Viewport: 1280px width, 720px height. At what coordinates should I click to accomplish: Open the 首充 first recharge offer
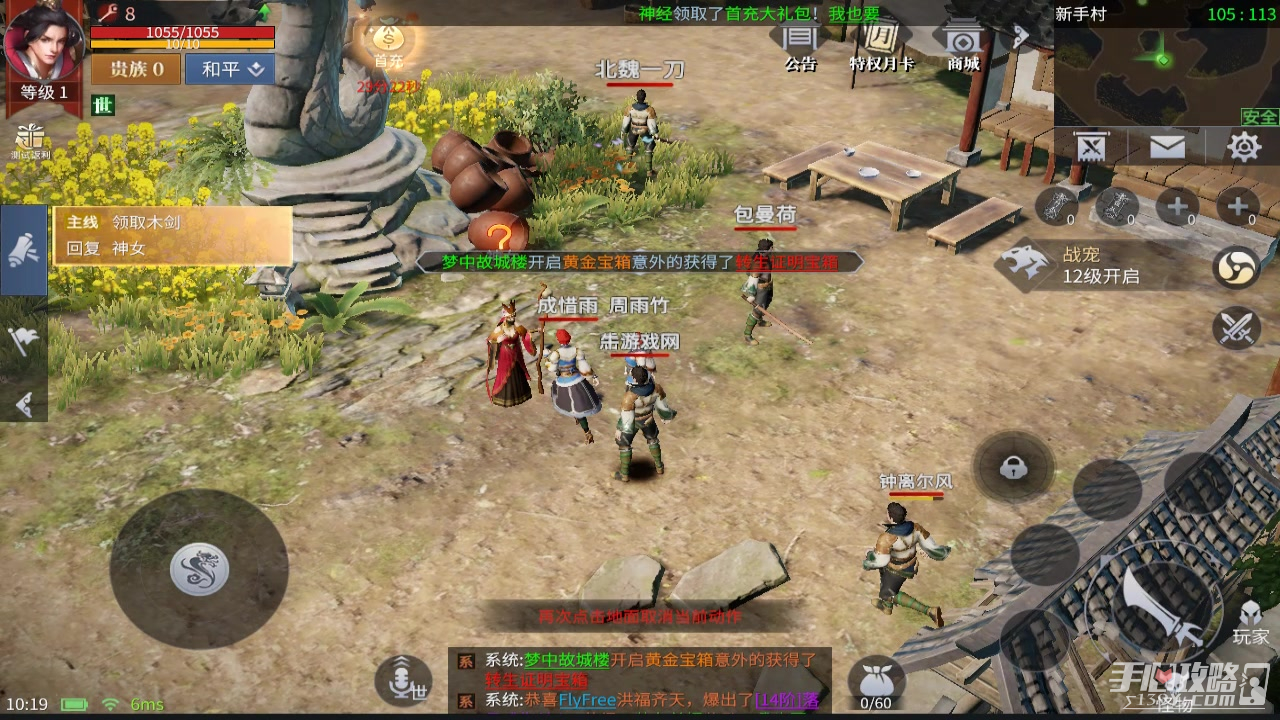click(x=388, y=45)
